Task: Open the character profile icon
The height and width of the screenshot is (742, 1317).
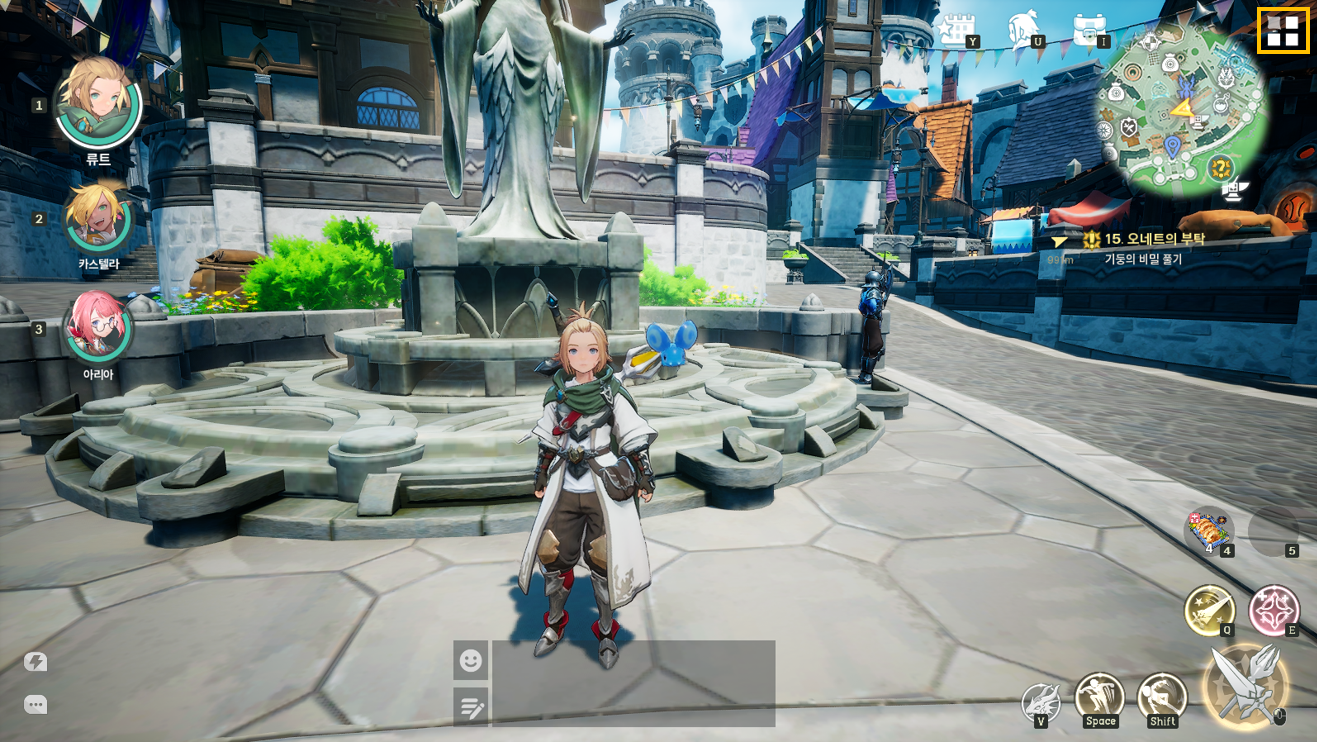Action: click(x=1024, y=29)
